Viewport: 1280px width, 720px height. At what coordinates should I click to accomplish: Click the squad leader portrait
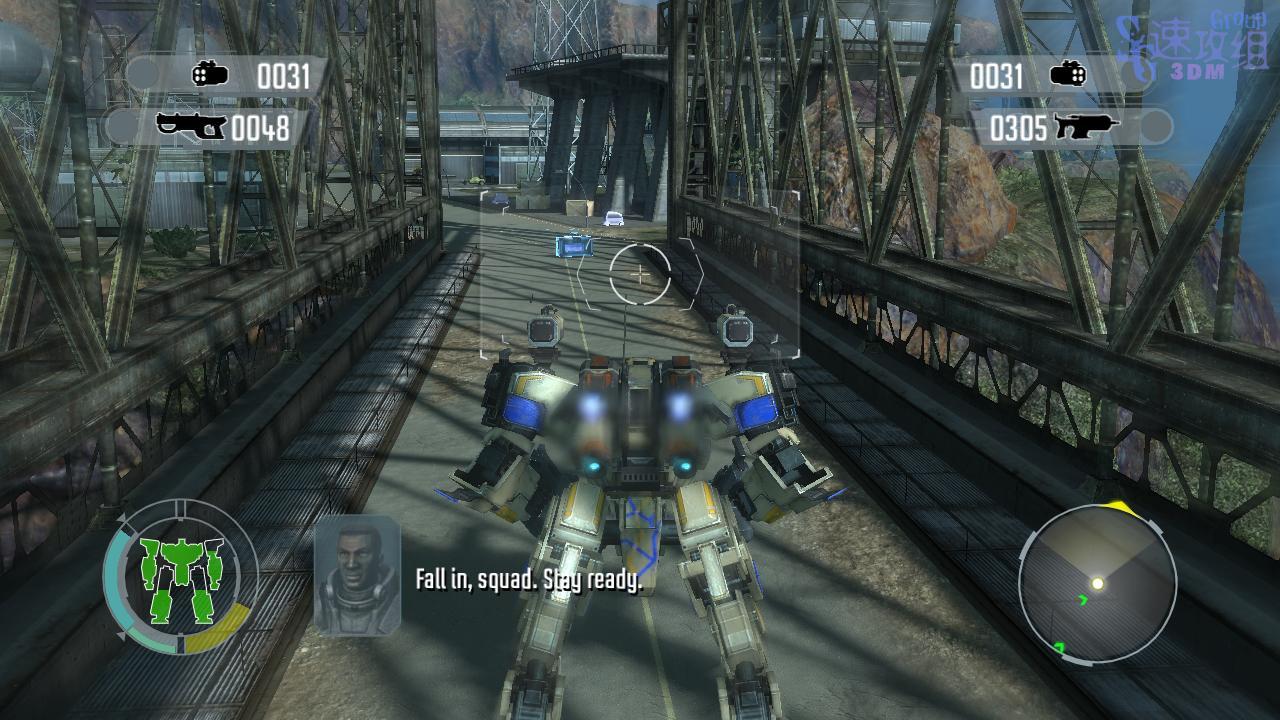click(357, 575)
